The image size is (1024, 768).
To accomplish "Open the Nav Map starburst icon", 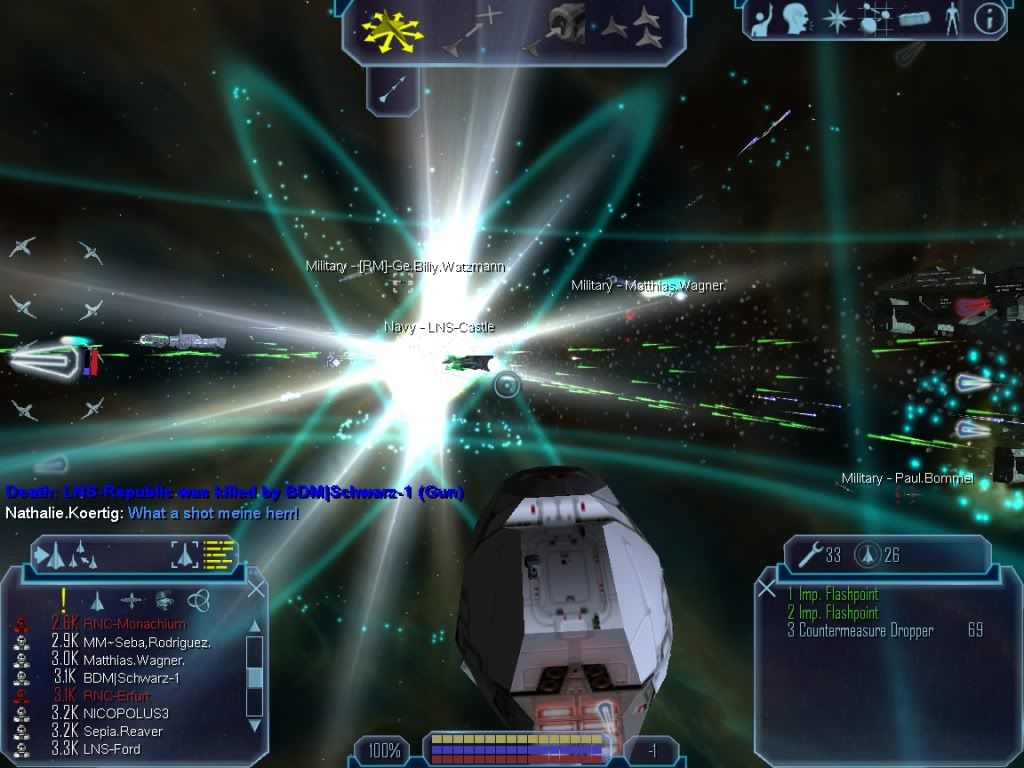I will [x=834, y=19].
